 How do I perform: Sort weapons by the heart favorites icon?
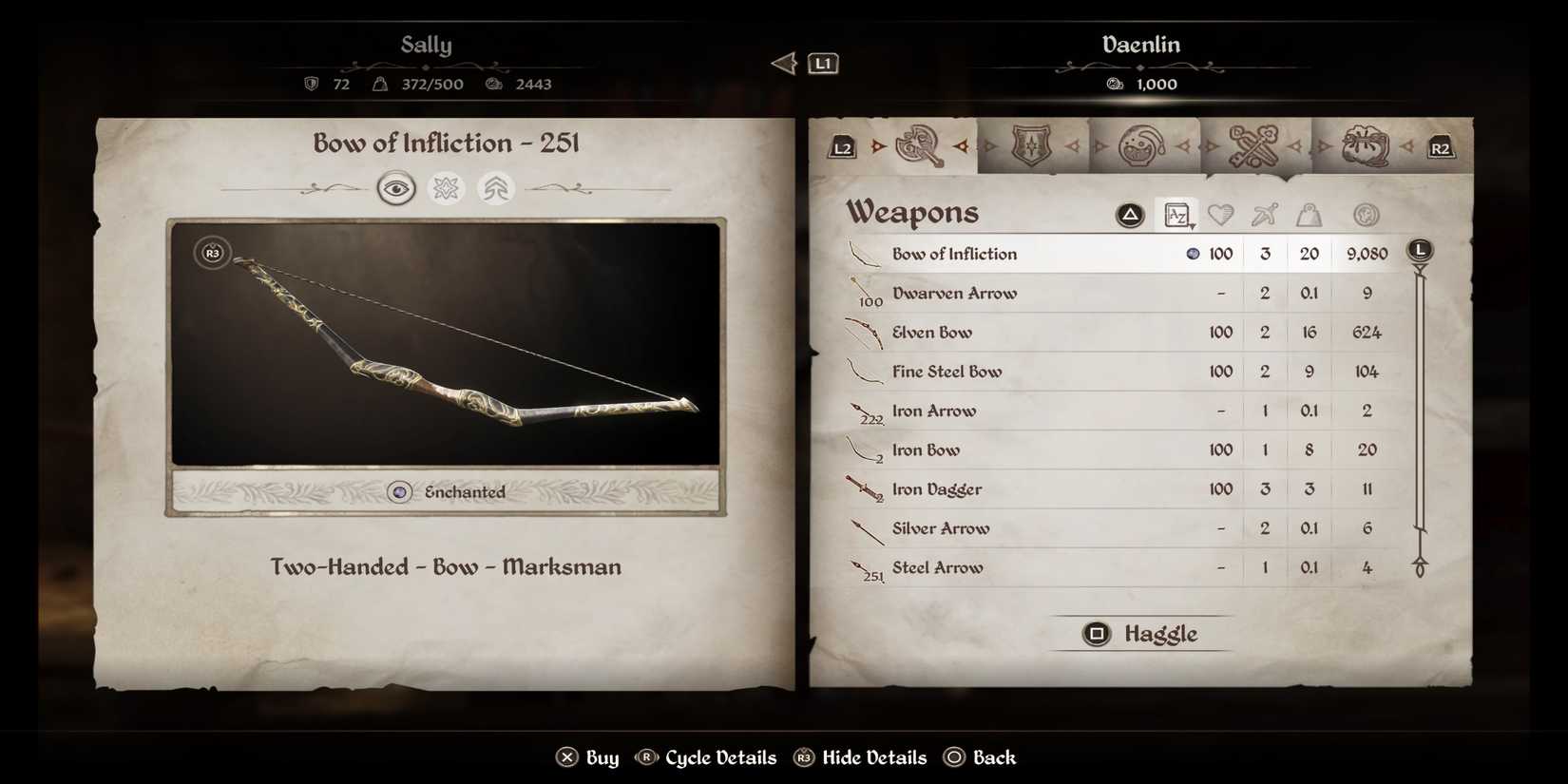[1221, 215]
